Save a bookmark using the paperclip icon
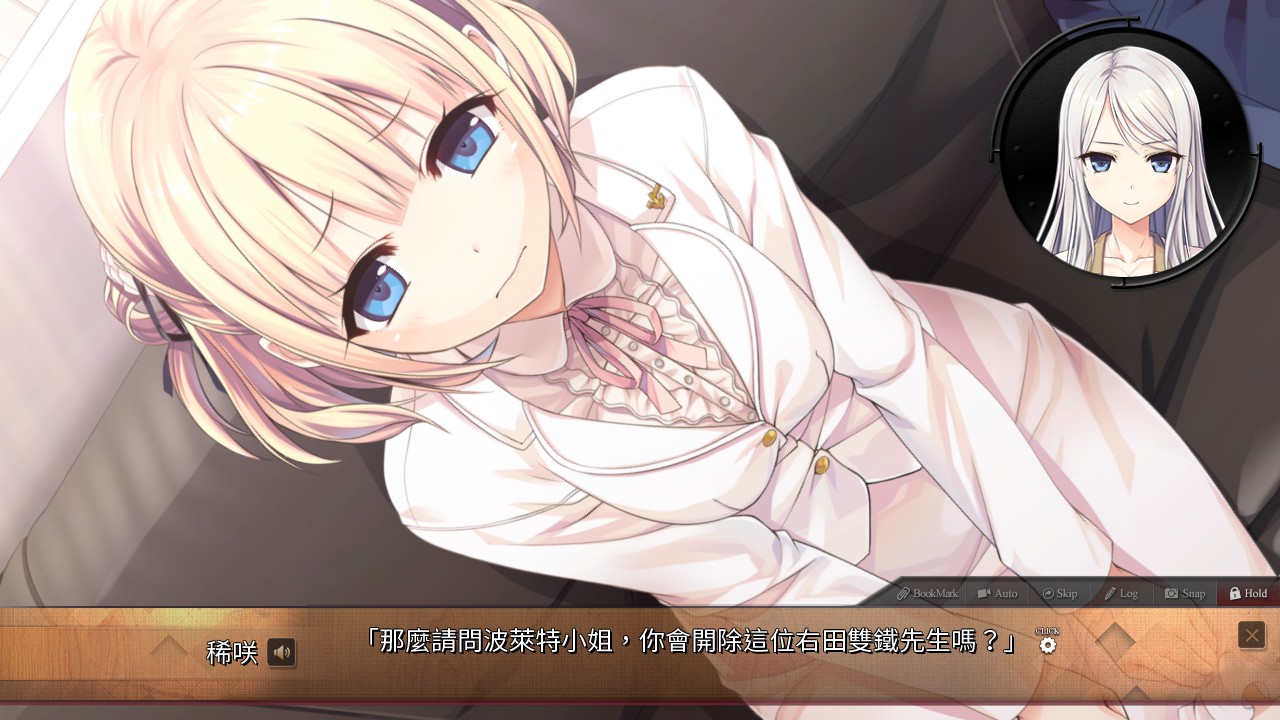This screenshot has height=720, width=1280. coord(905,593)
